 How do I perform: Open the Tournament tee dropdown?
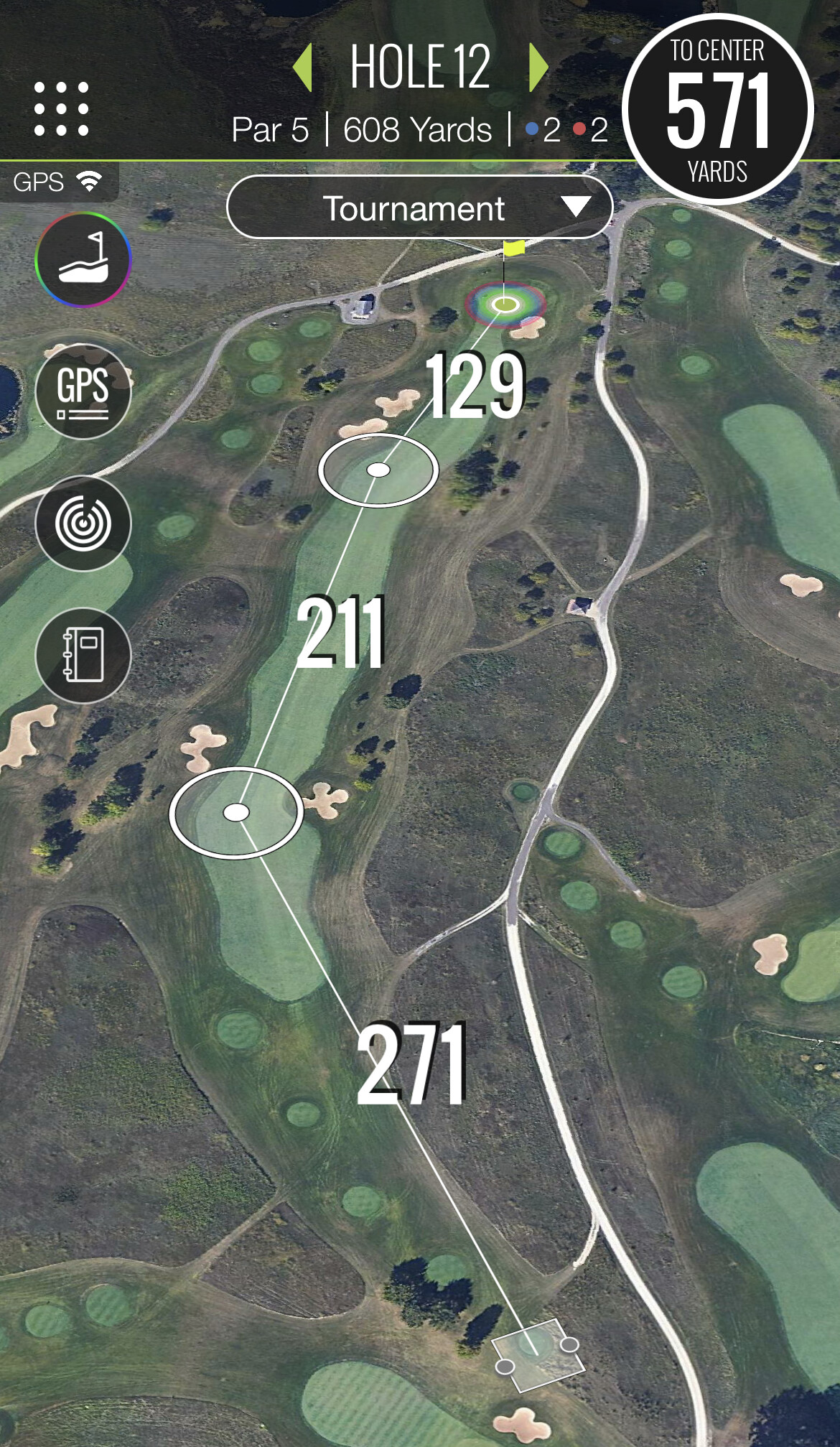pyautogui.click(x=419, y=208)
